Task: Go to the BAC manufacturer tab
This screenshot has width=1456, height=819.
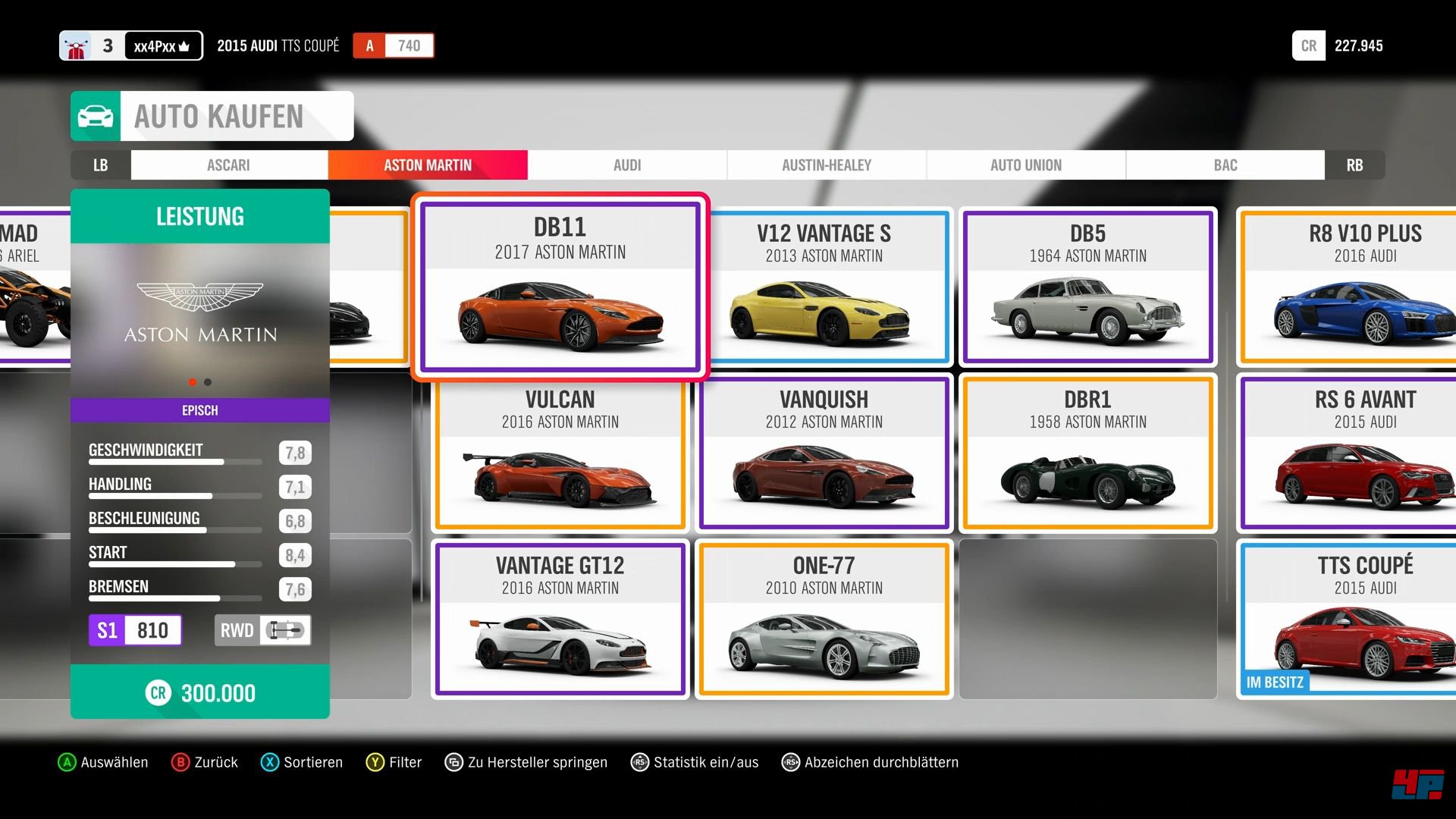Action: pyautogui.click(x=1225, y=165)
